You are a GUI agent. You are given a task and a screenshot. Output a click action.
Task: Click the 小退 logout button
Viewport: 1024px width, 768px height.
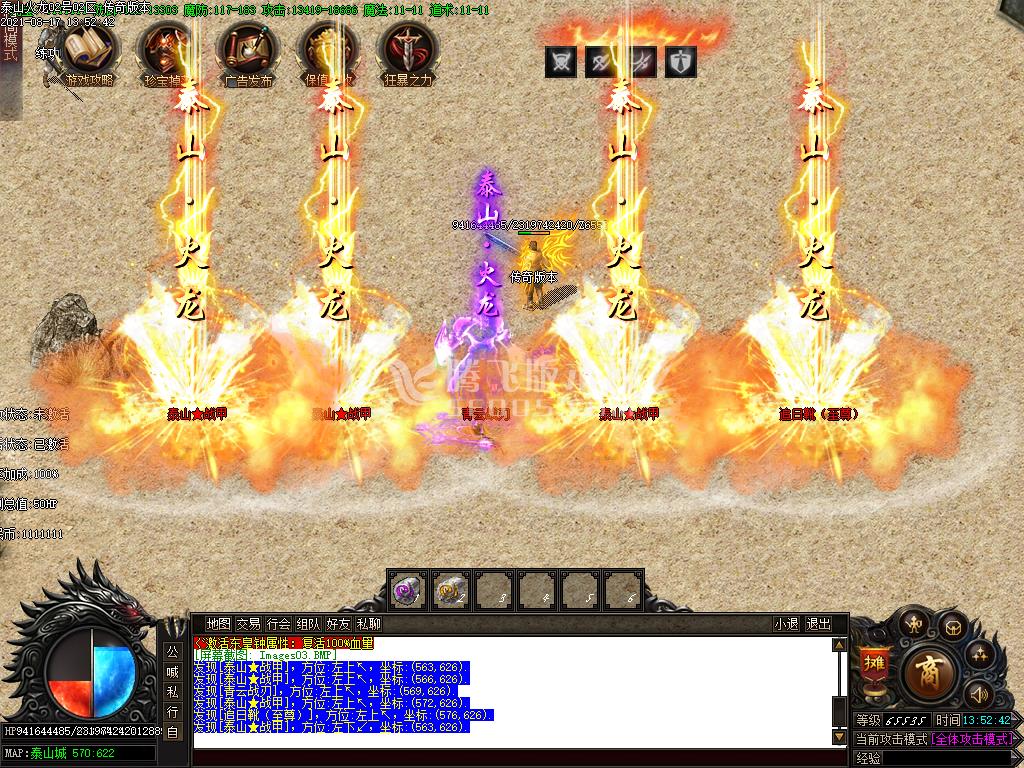pos(786,624)
